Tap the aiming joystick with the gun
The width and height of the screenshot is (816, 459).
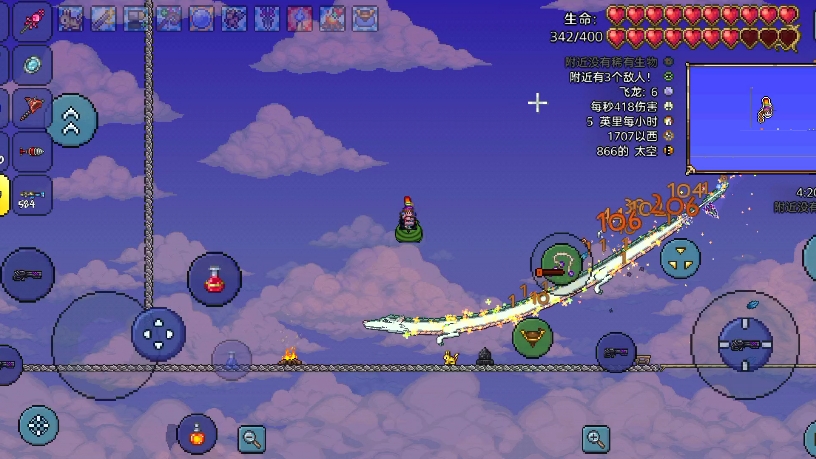[x=744, y=345]
